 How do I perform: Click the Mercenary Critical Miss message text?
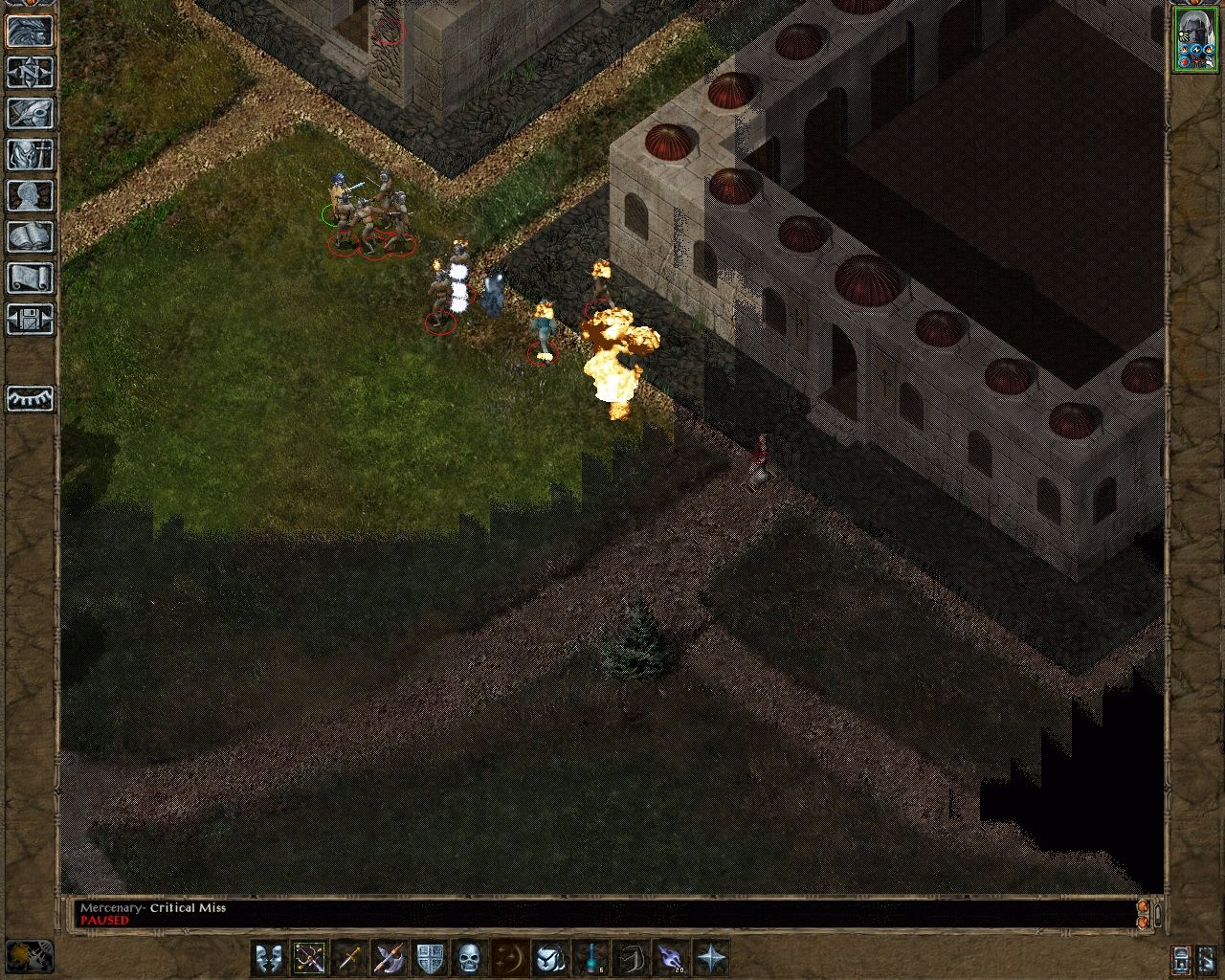click(153, 907)
